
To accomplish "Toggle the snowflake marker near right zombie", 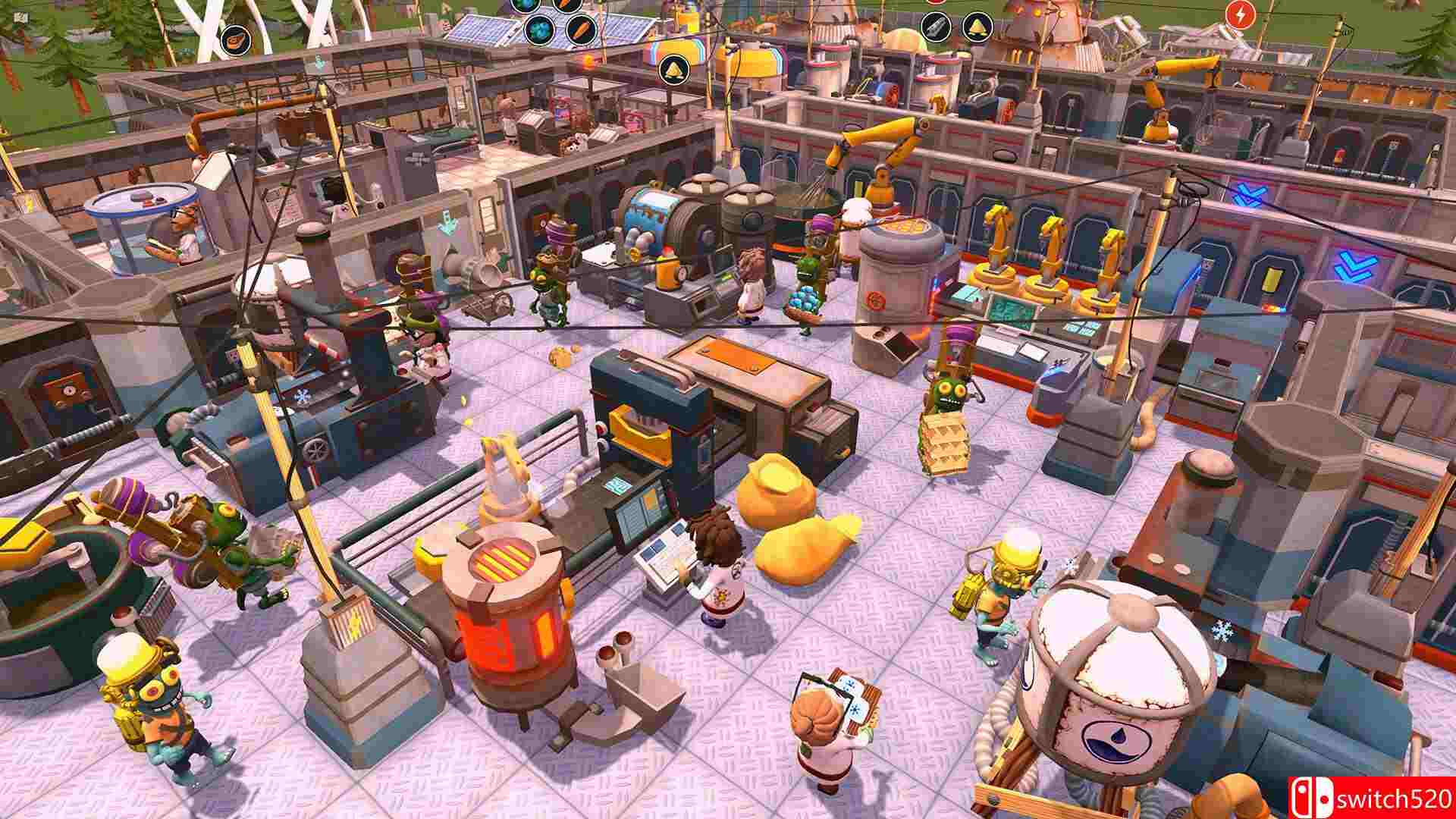I will coord(1222,630).
